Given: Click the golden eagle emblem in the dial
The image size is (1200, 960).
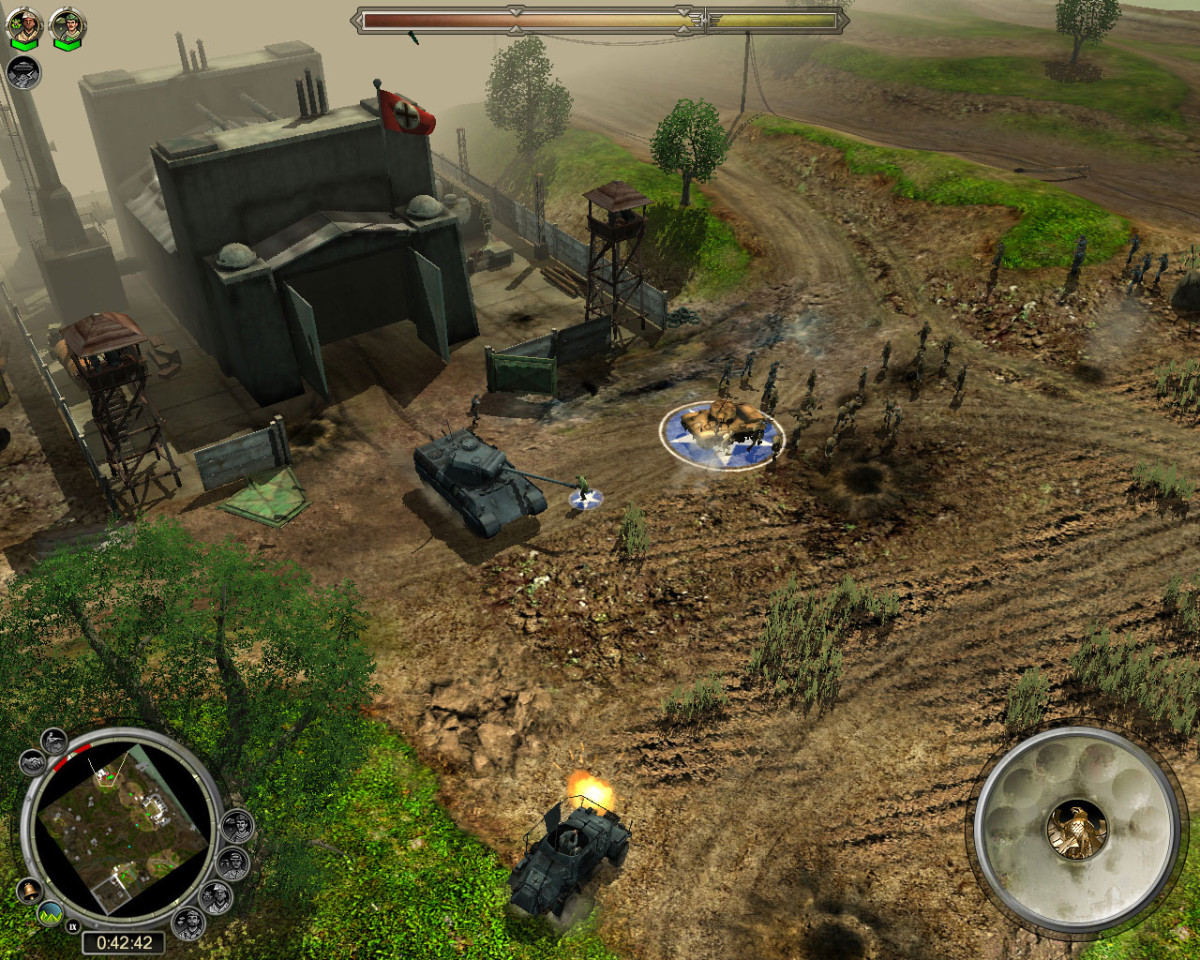Looking at the screenshot, I should coord(1076,829).
